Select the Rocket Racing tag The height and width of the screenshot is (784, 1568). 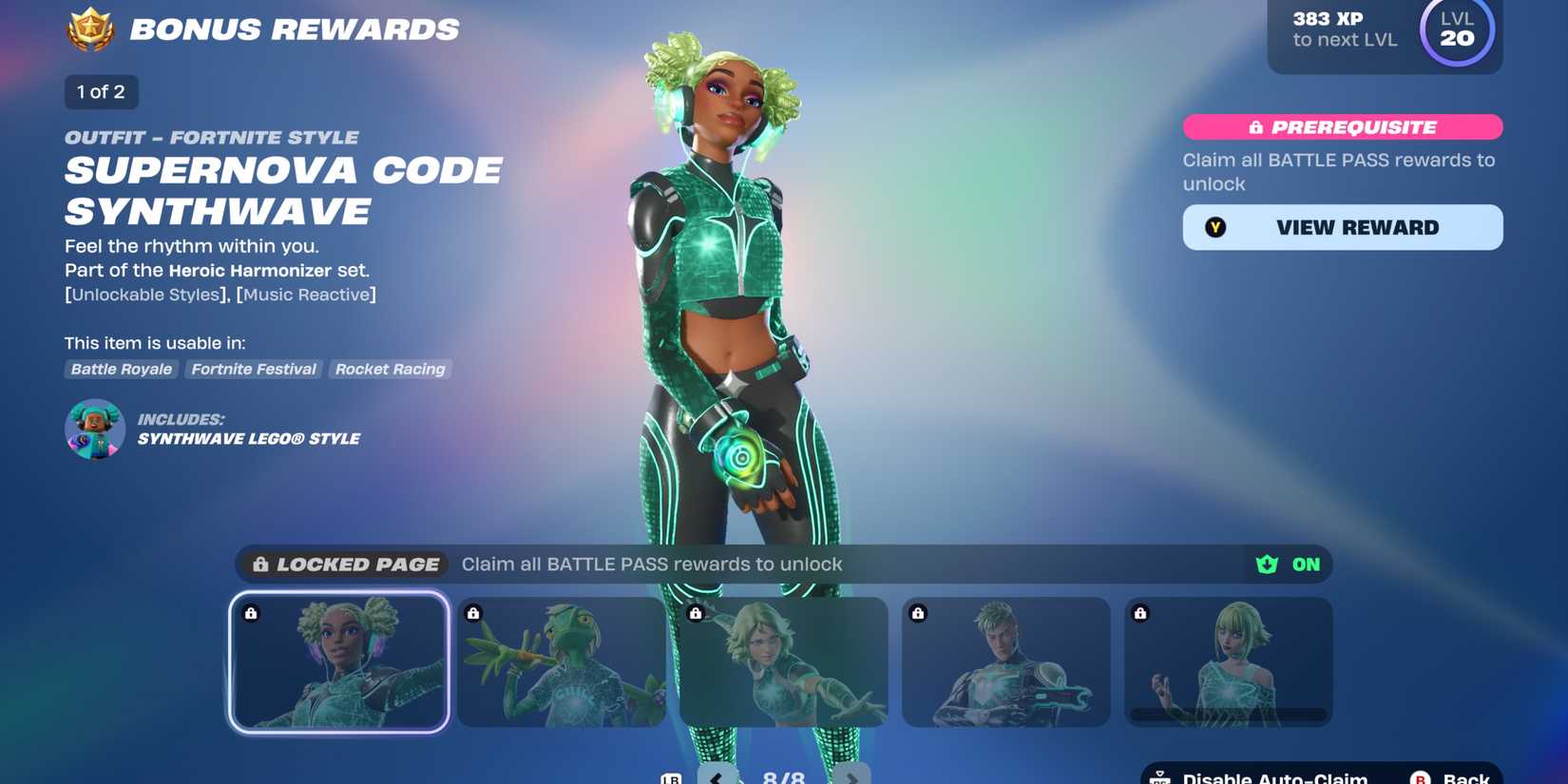[390, 370]
